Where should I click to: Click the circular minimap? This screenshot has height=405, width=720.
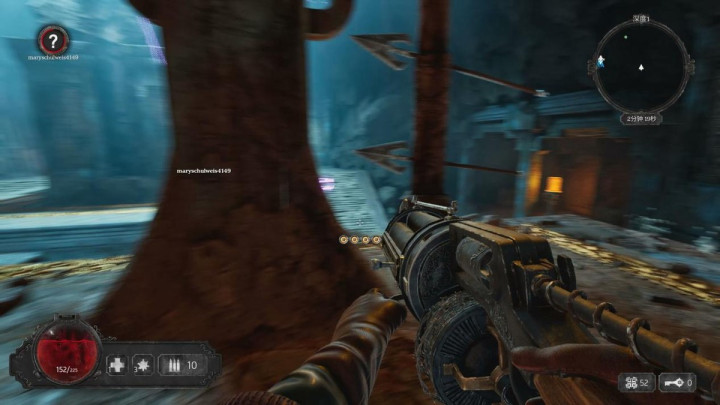[642, 68]
